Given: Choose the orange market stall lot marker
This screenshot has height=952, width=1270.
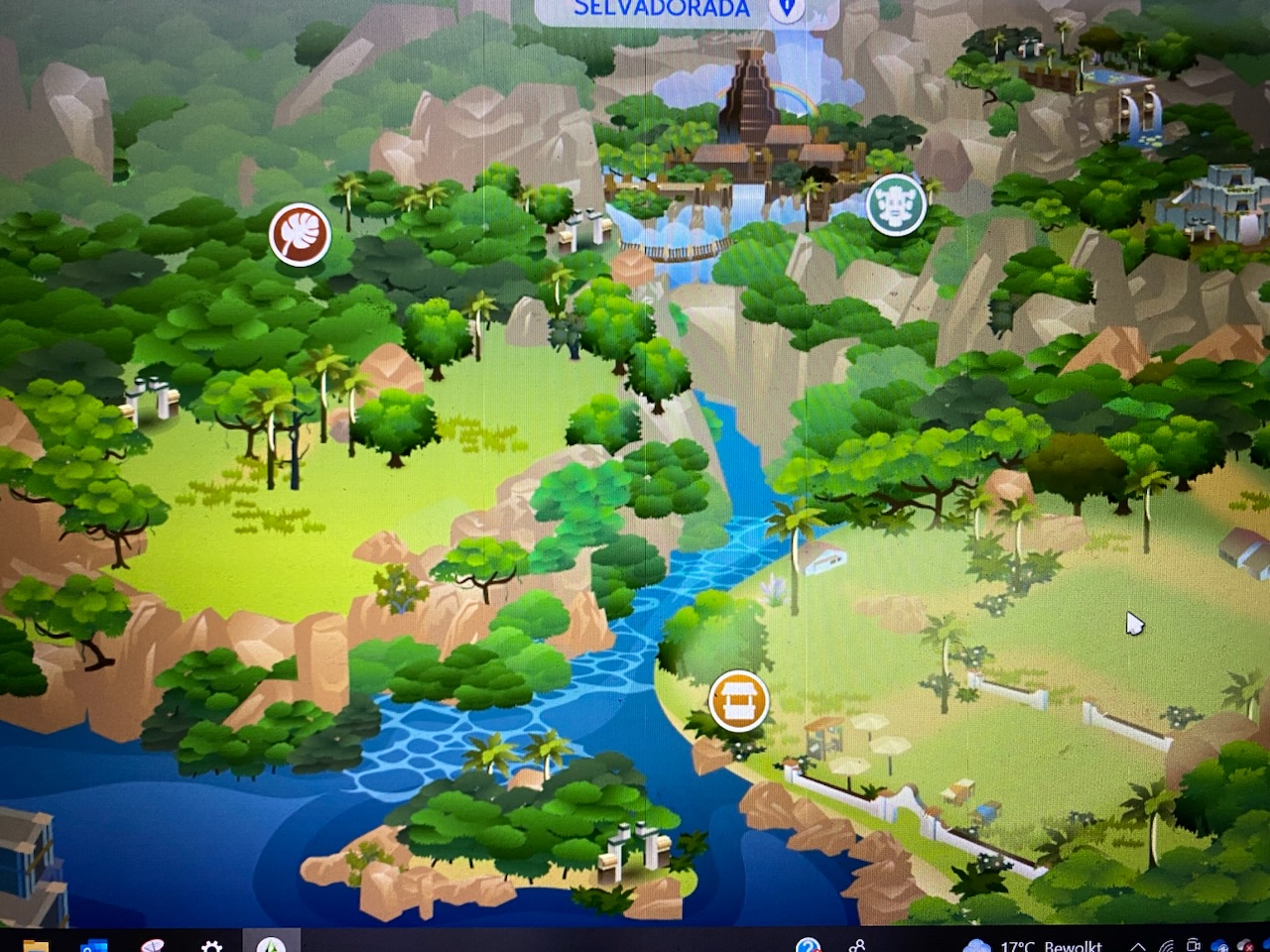Looking at the screenshot, I should point(739,700).
